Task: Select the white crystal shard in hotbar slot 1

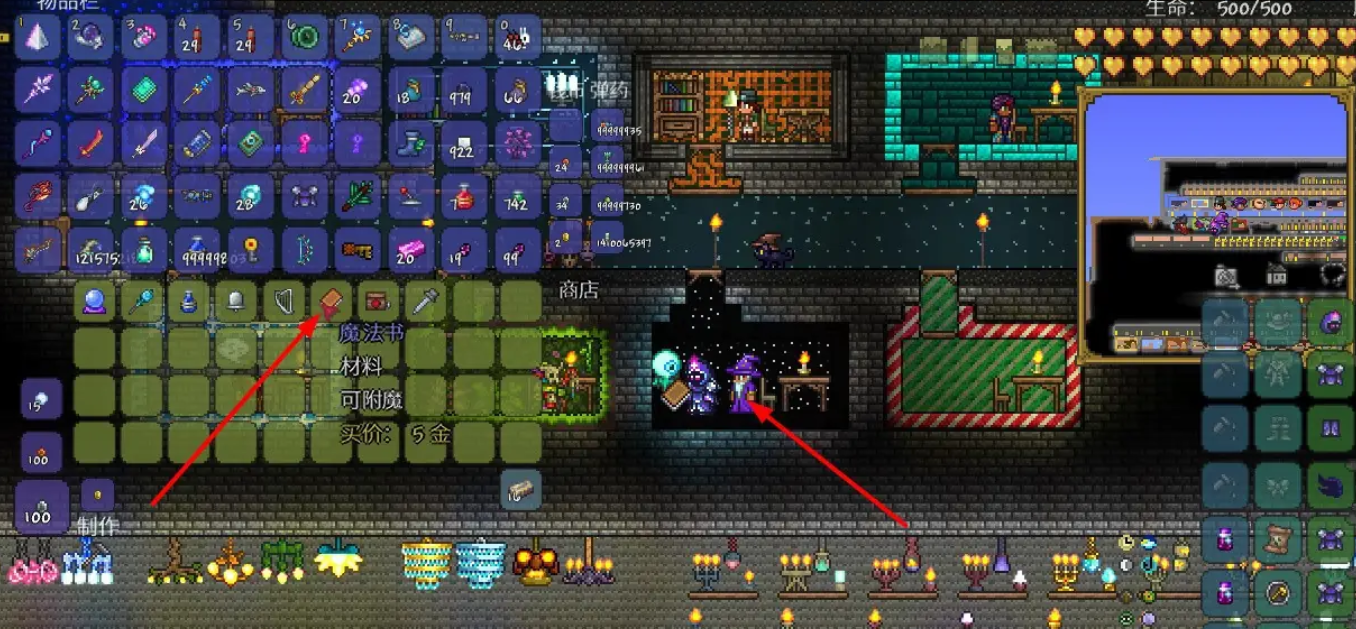Action: (39, 38)
